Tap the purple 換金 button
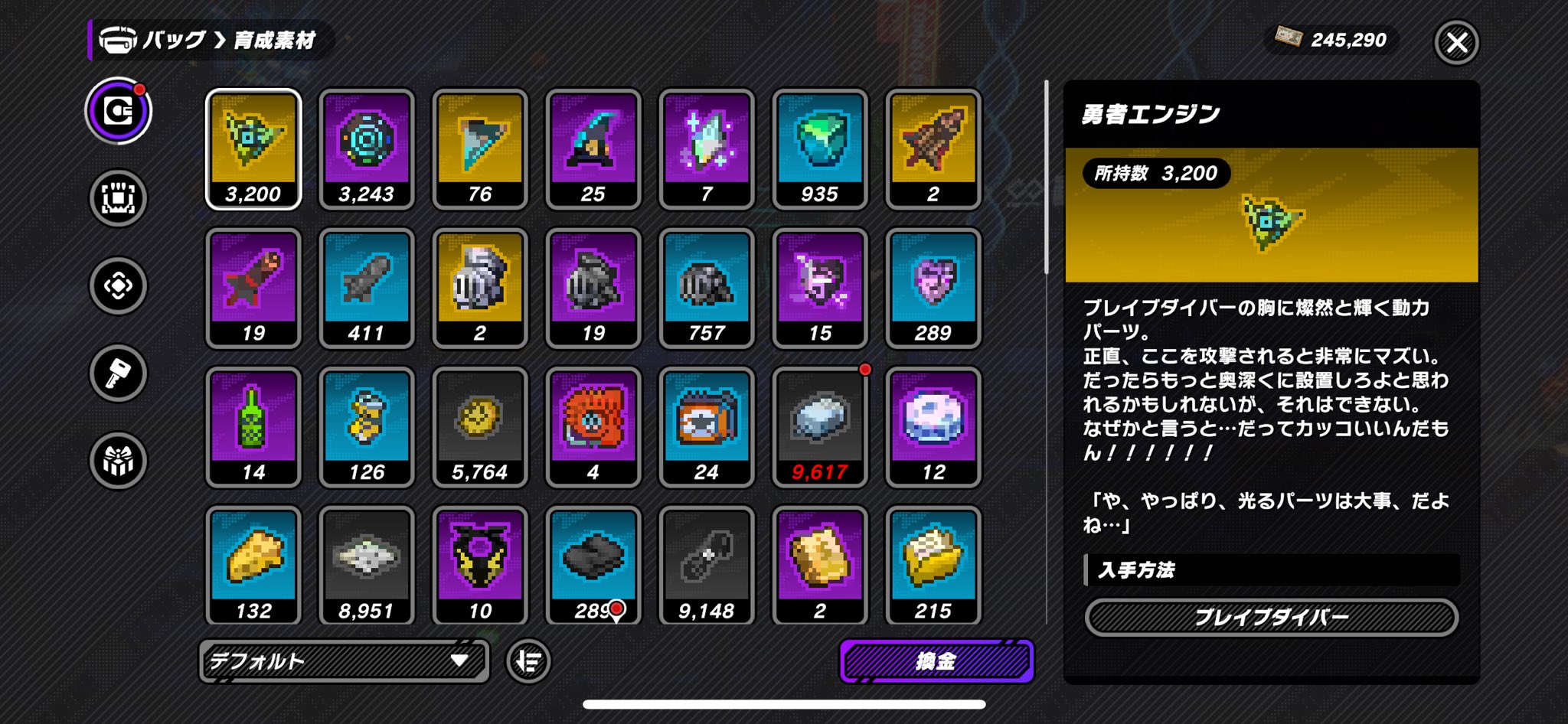This screenshot has height=724, width=1568. [936, 660]
